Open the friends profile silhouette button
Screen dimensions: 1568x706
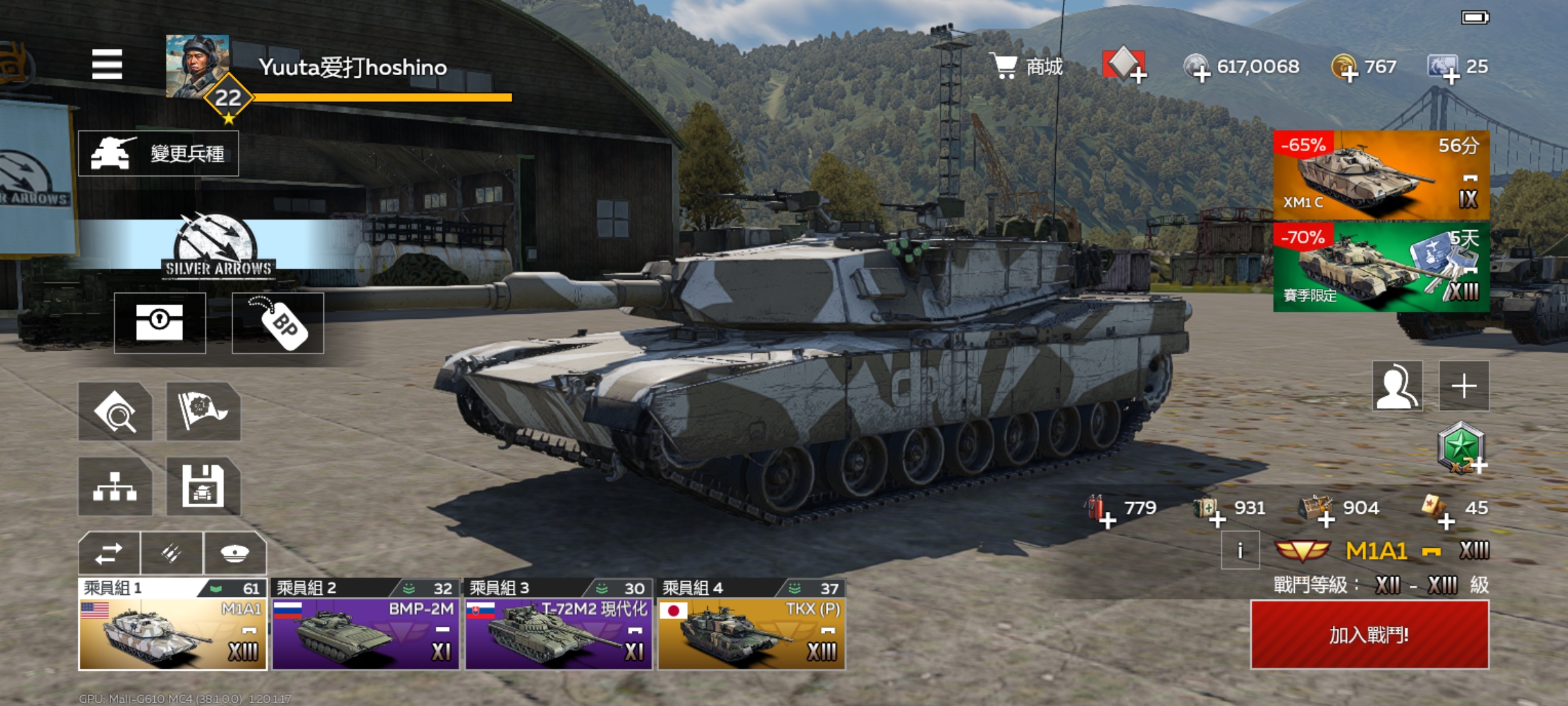pos(1397,386)
